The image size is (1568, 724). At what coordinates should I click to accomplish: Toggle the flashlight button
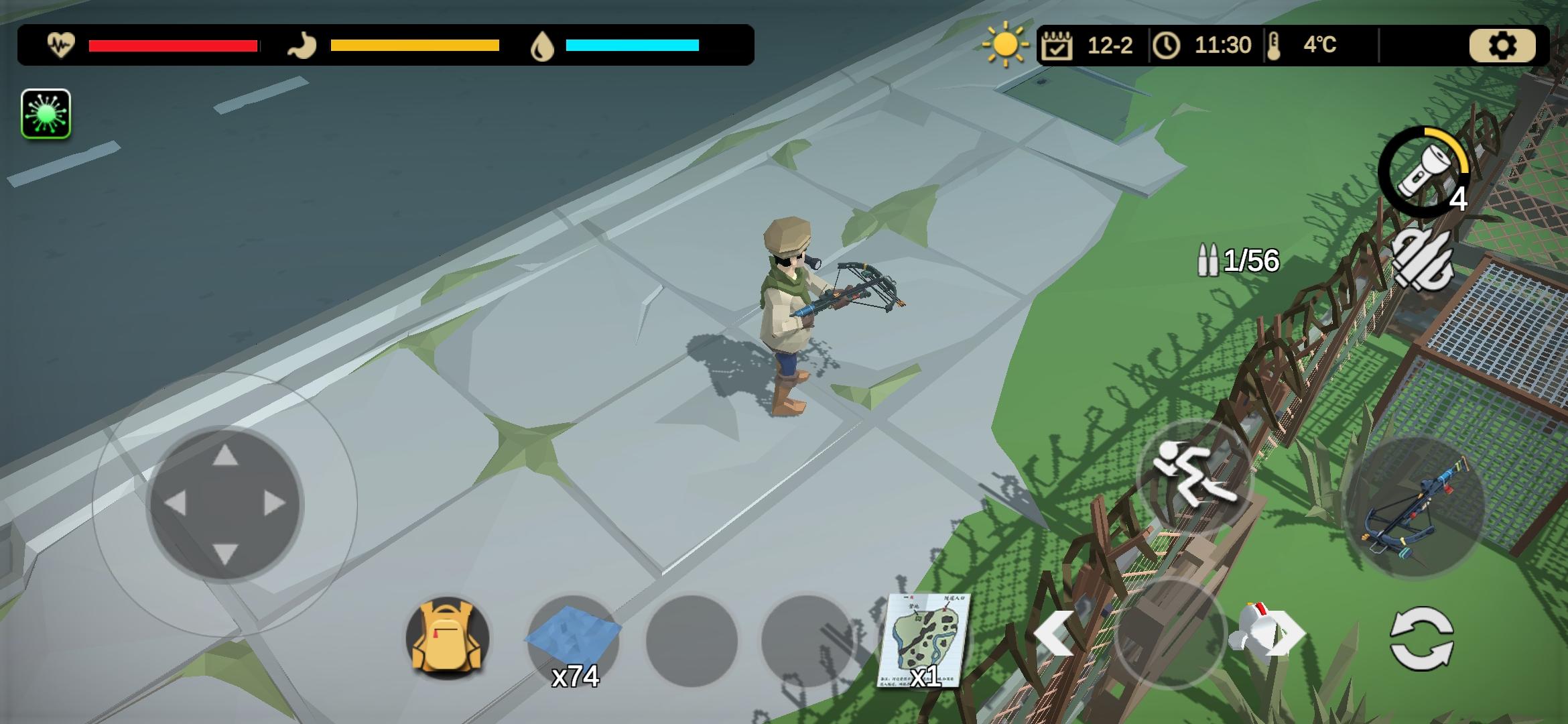pos(1423,173)
